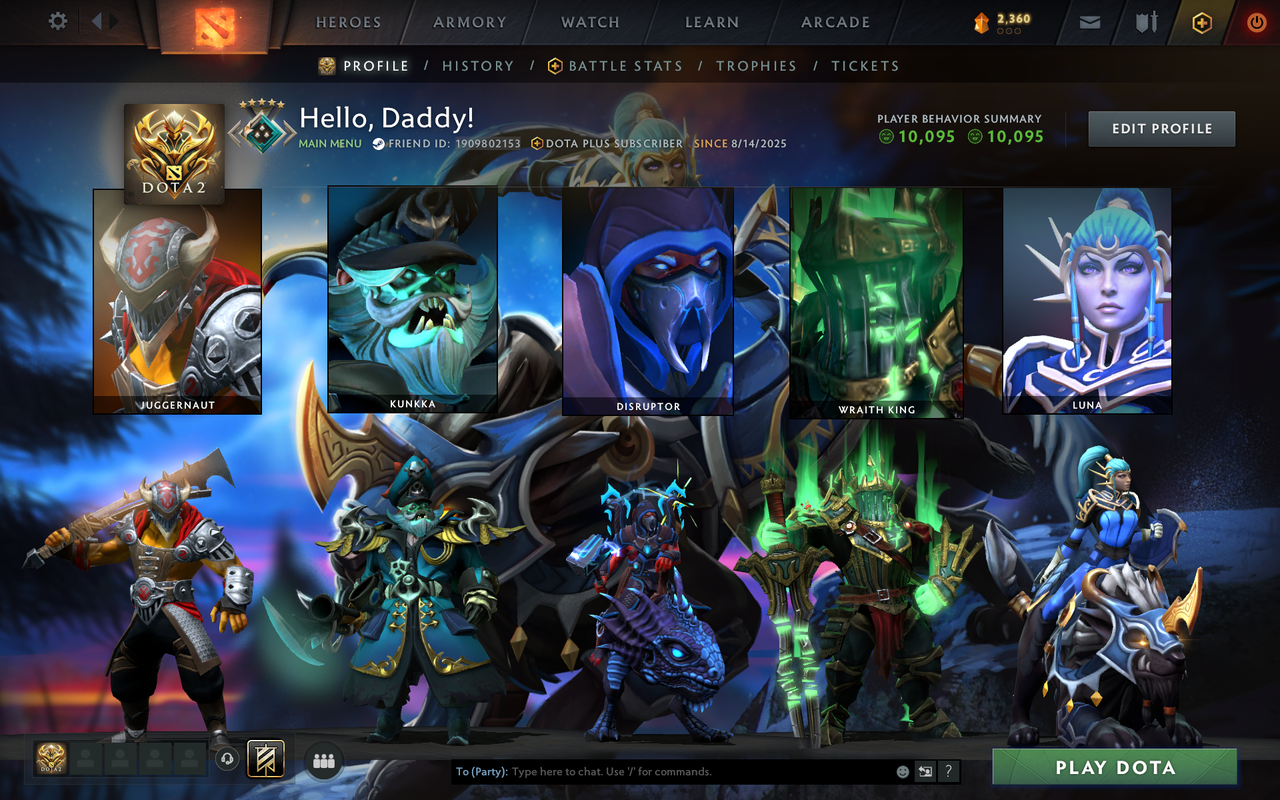Open the mail notifications icon

1089,21
